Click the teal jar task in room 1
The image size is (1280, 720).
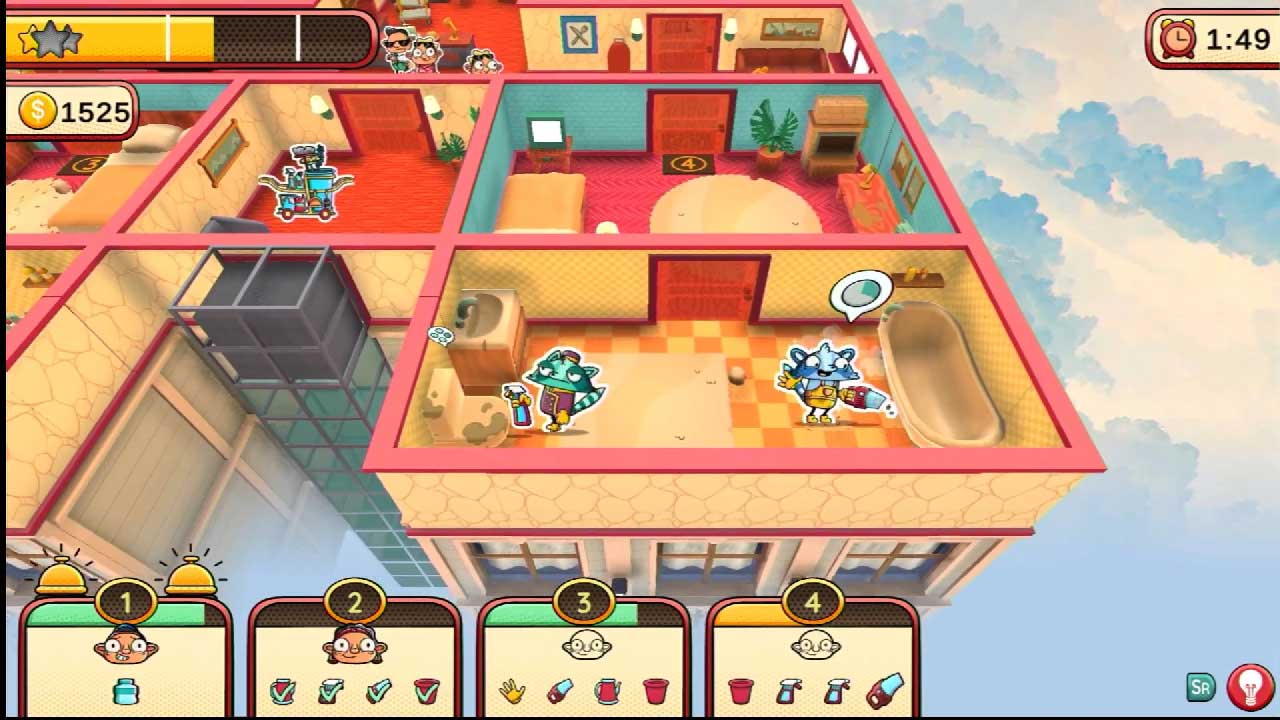tap(126, 691)
